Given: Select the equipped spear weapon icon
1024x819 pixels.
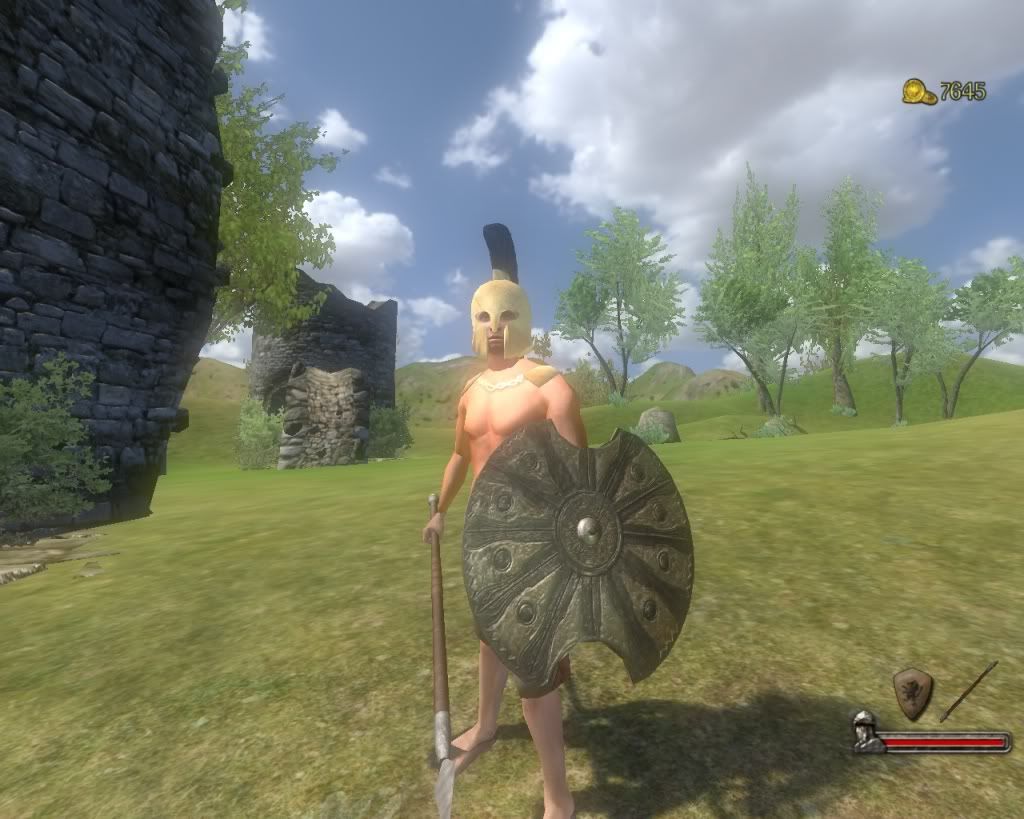Looking at the screenshot, I should coord(968,691).
